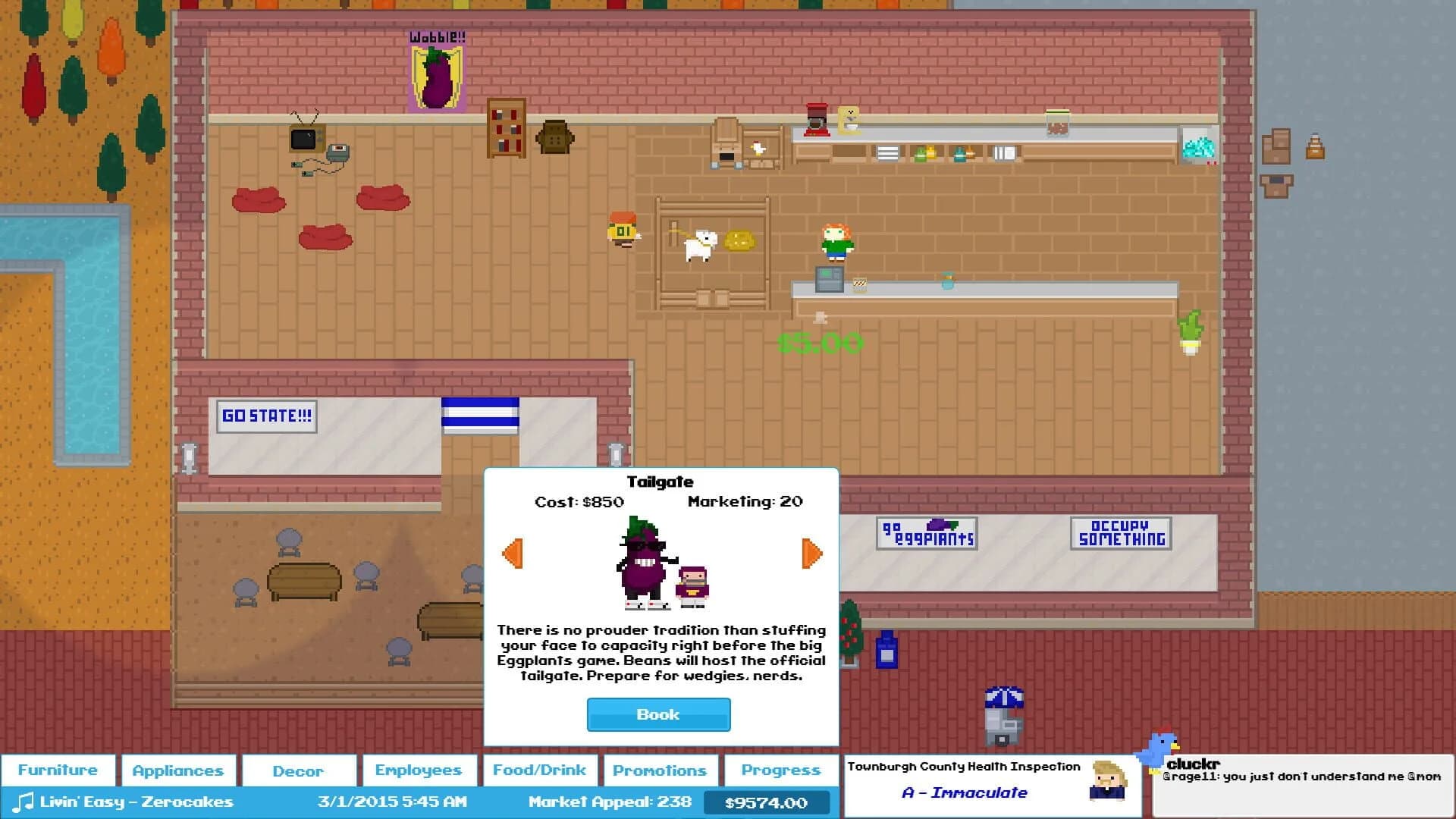Go back to the previous promotion
The height and width of the screenshot is (819, 1456).
coord(513,553)
